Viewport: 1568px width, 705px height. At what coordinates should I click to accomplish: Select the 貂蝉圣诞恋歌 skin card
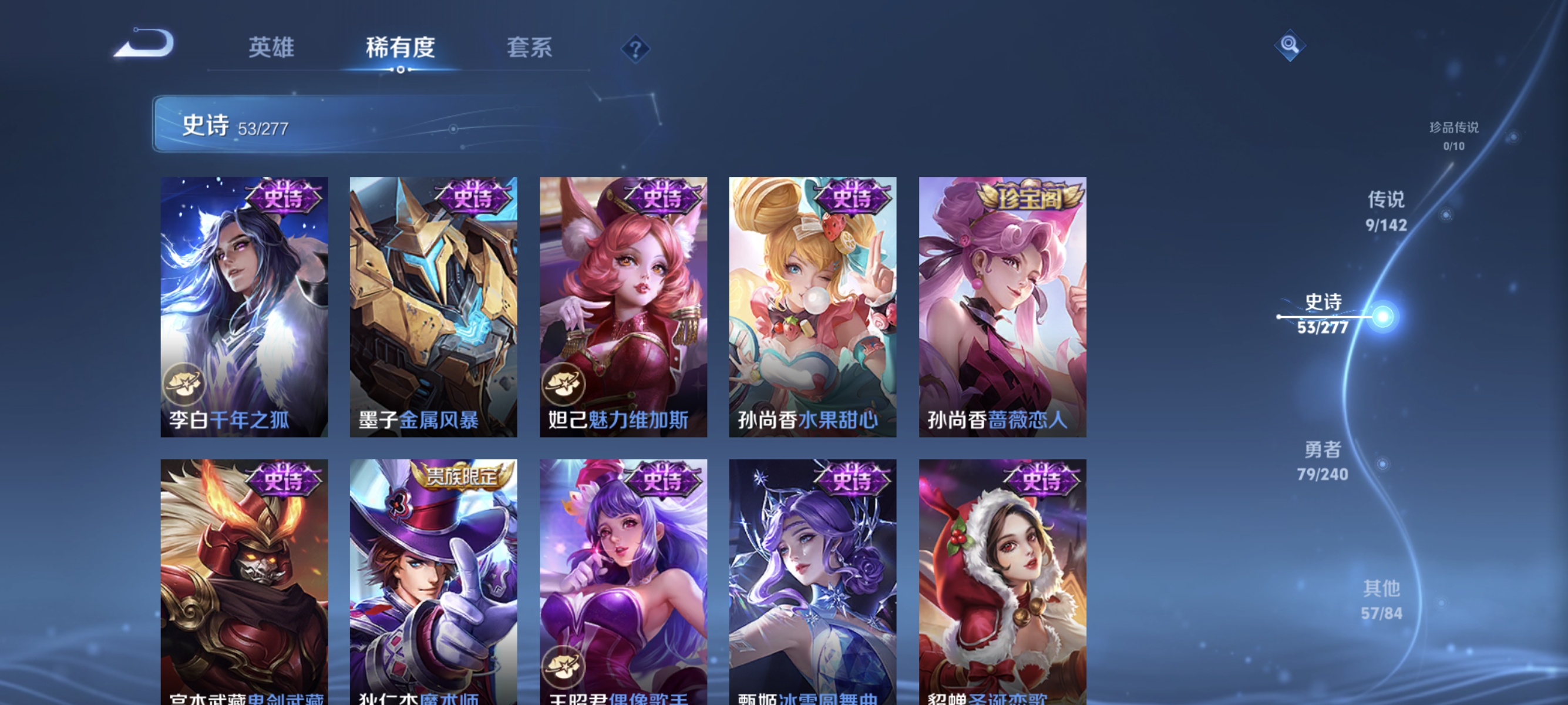click(1000, 585)
